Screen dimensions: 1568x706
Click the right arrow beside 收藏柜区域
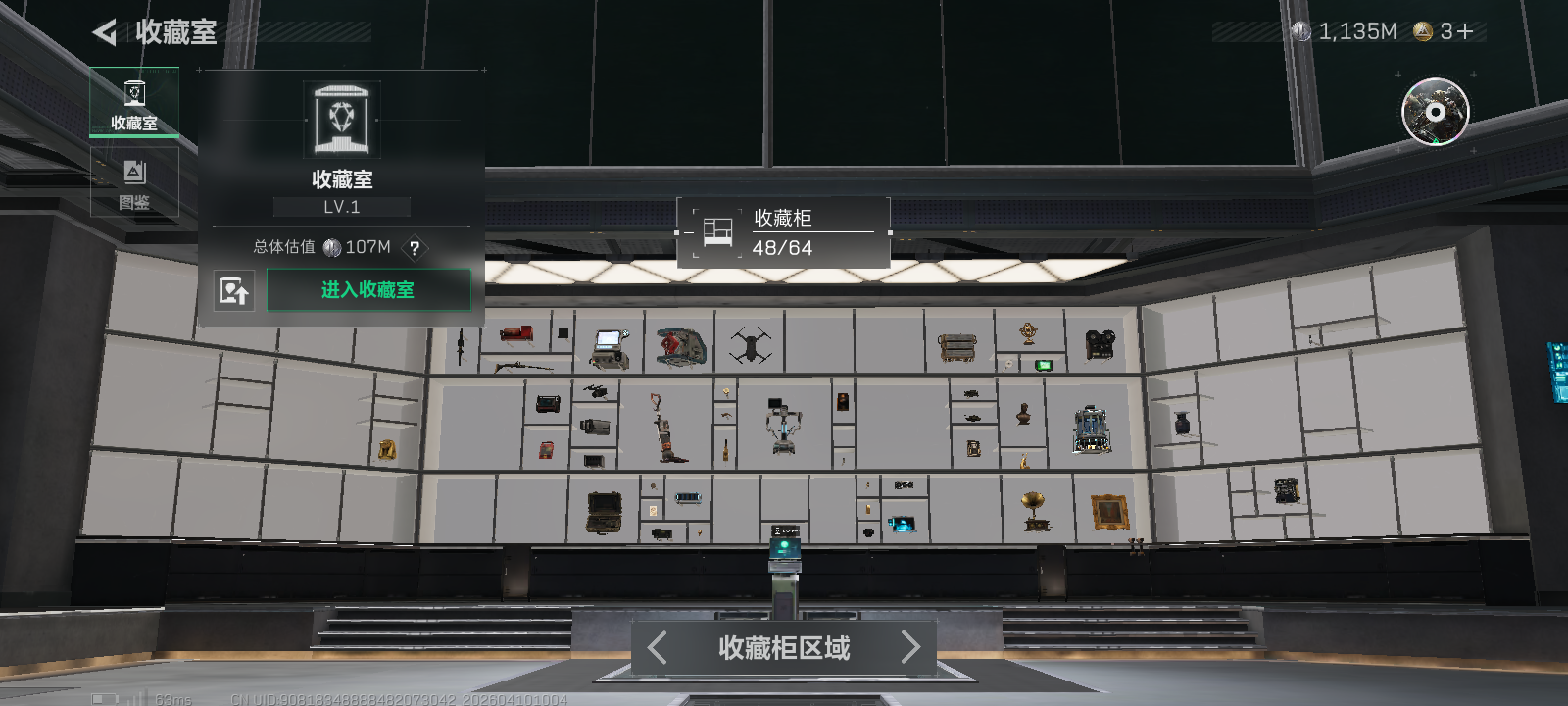pos(910,647)
